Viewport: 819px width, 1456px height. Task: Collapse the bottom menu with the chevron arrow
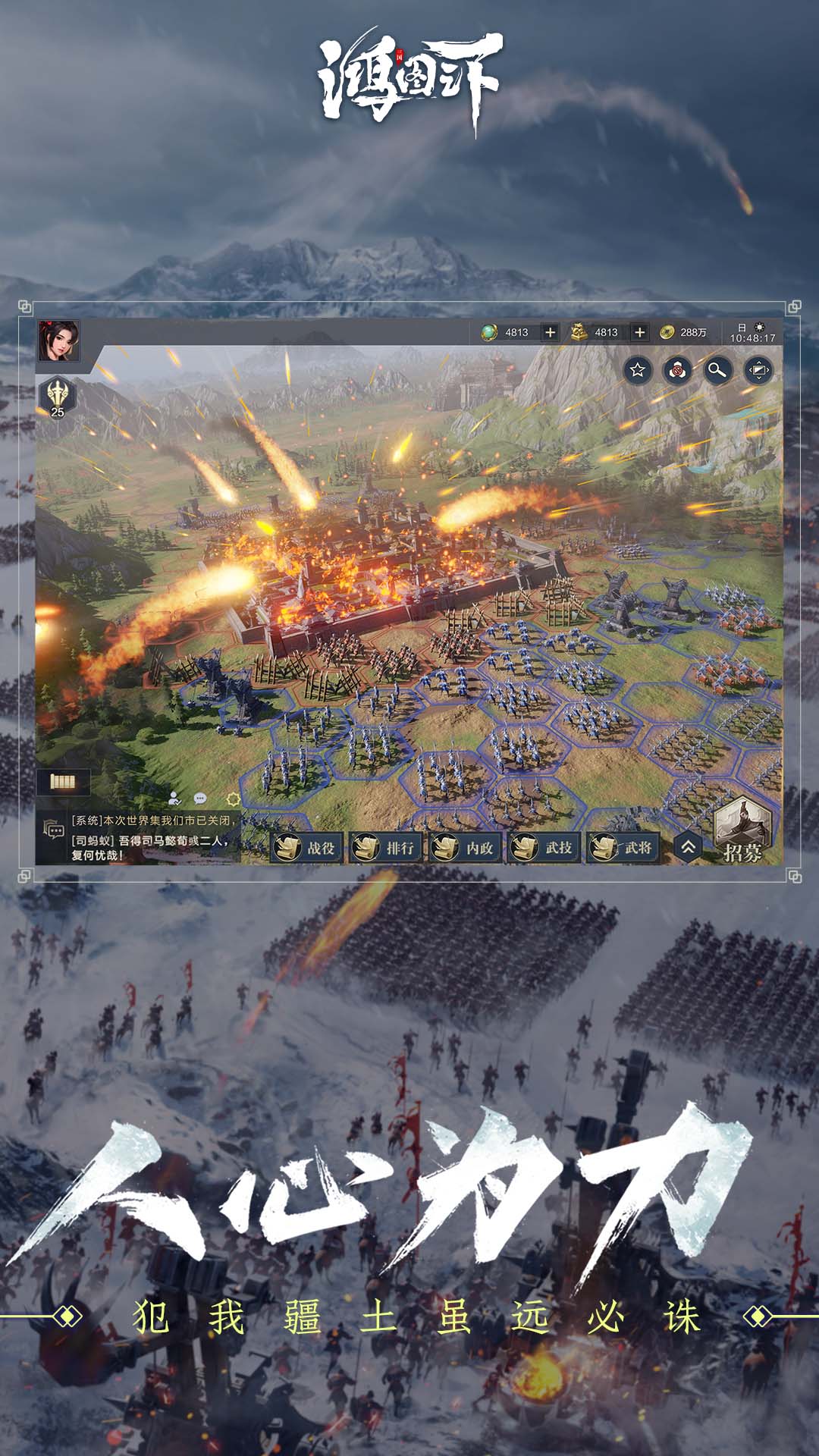[x=688, y=847]
